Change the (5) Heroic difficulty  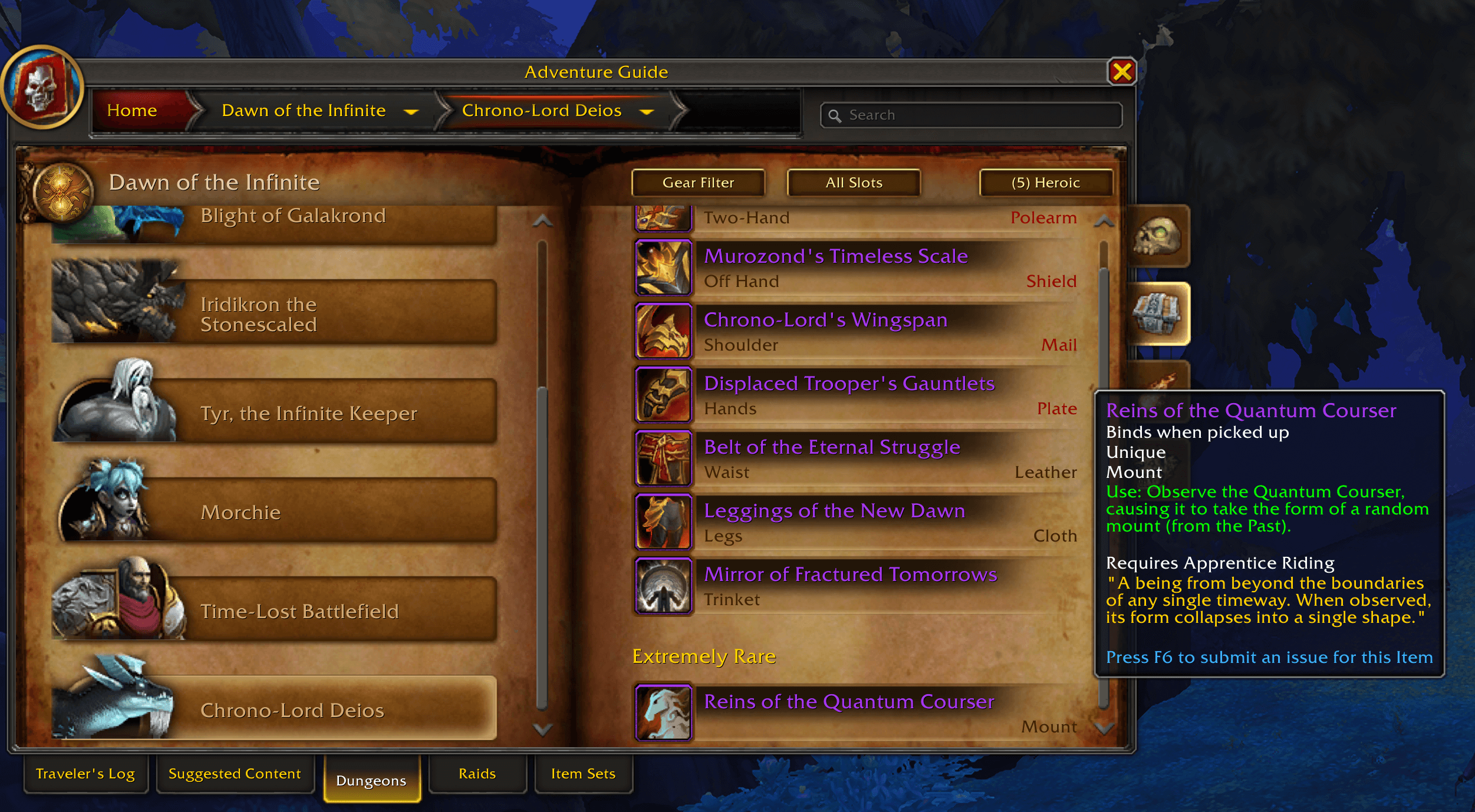[1046, 183]
